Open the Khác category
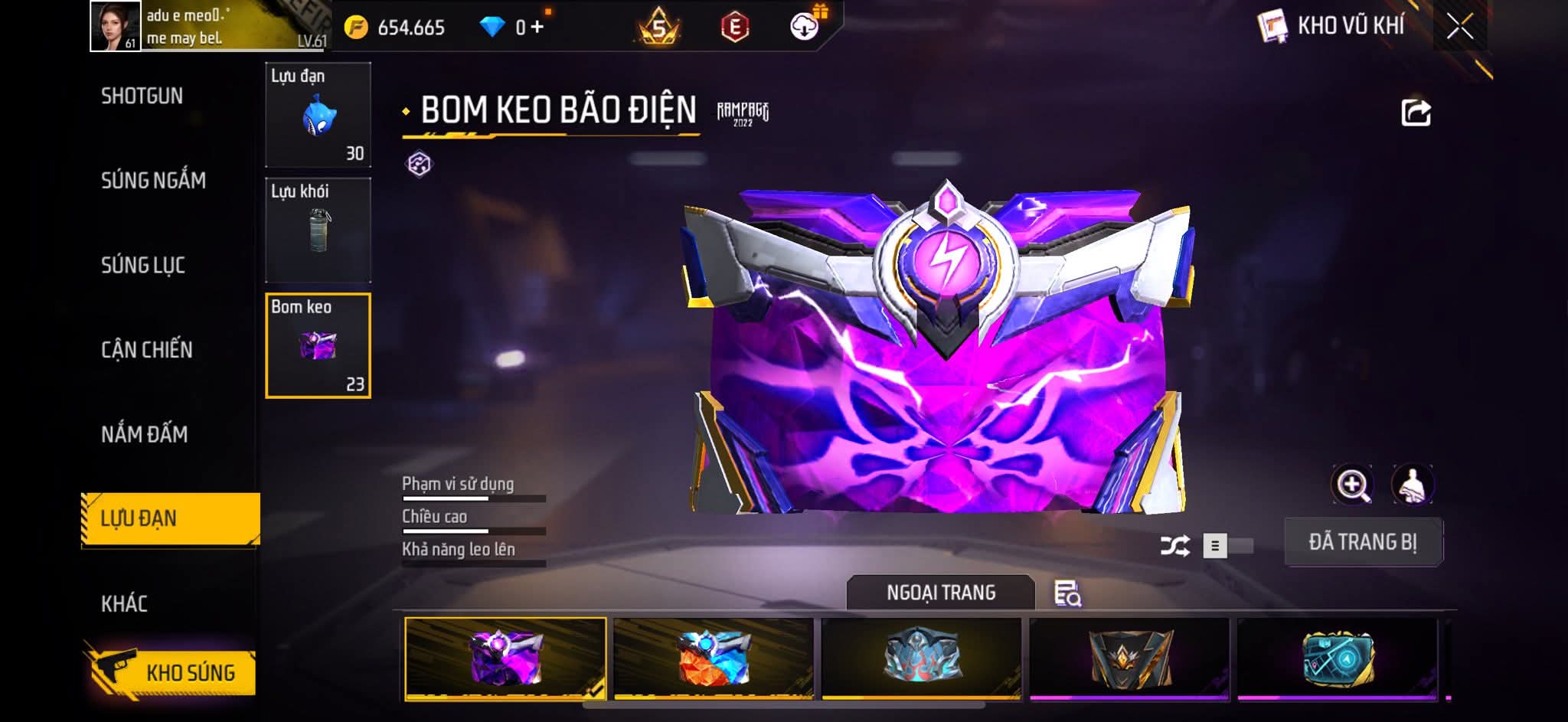Screen dimensions: 1568x722 (x=124, y=604)
